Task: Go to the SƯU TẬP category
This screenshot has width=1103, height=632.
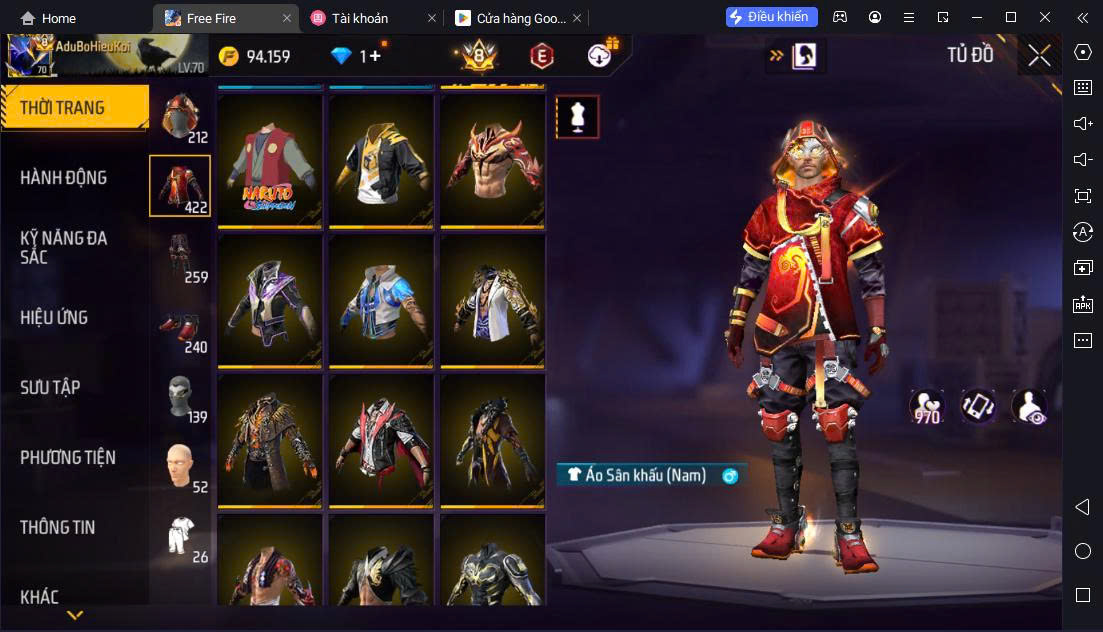Action: [51, 388]
